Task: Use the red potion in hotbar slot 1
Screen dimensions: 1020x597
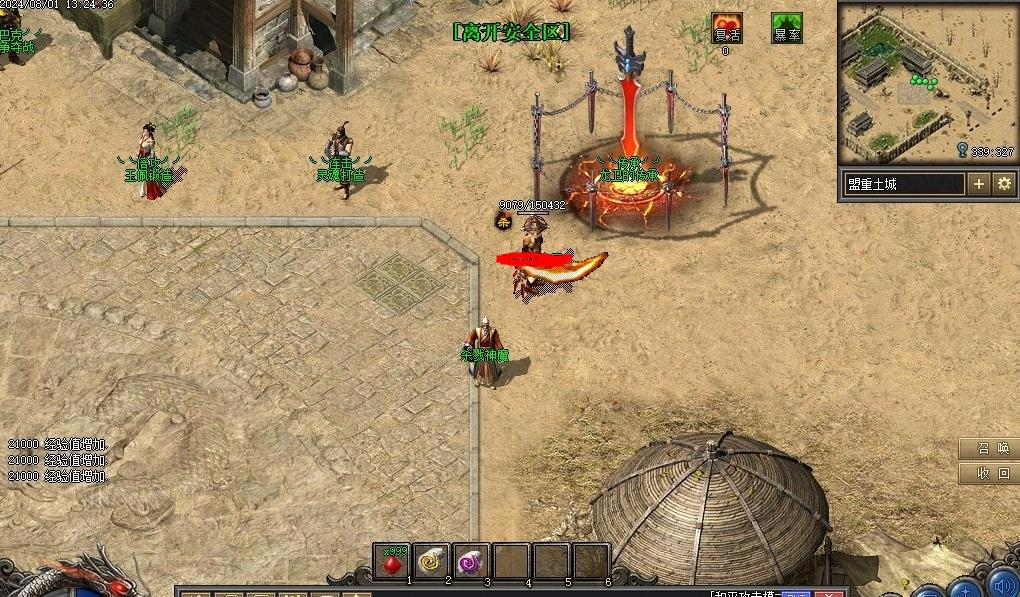Action: coord(392,562)
